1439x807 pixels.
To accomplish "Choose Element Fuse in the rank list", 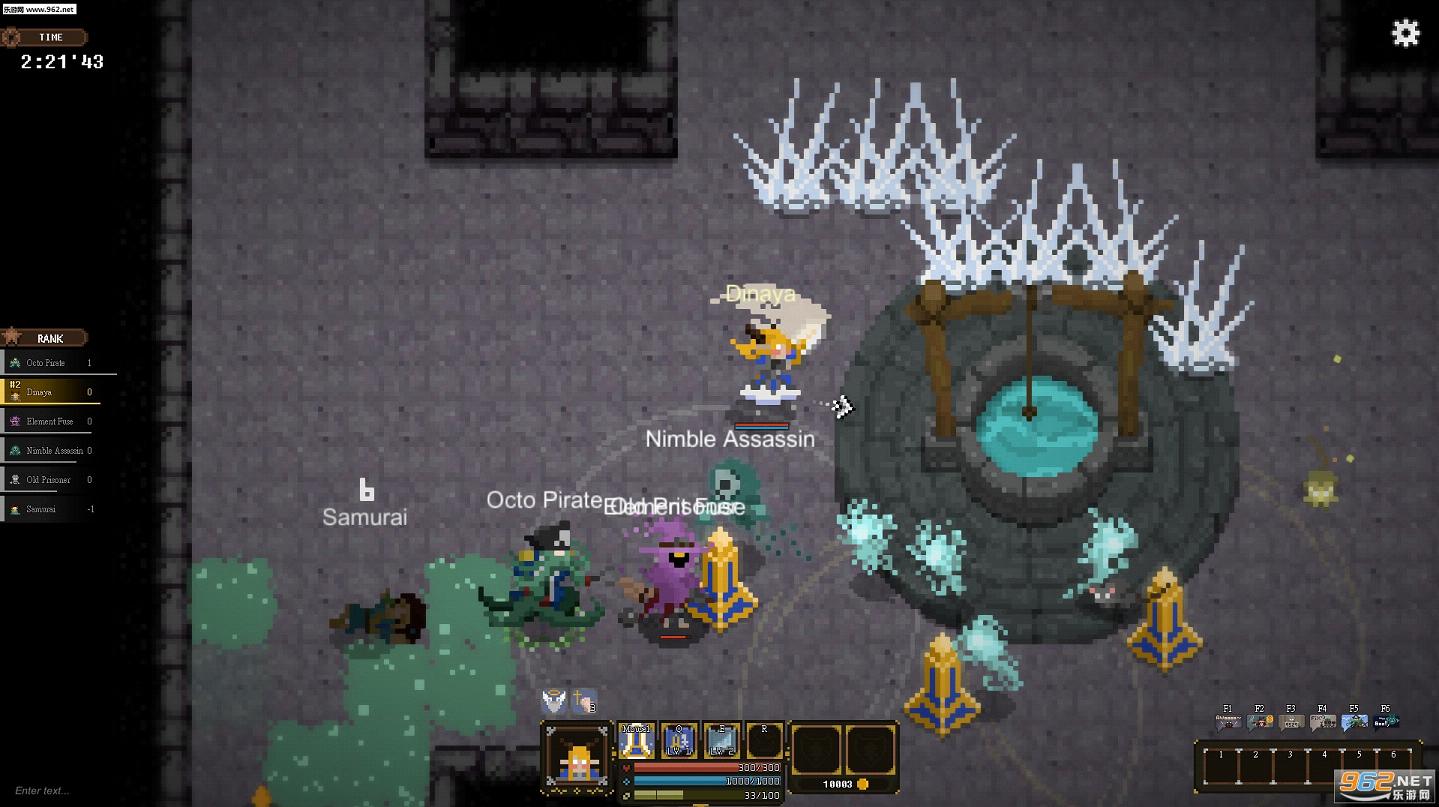I will click(x=49, y=421).
